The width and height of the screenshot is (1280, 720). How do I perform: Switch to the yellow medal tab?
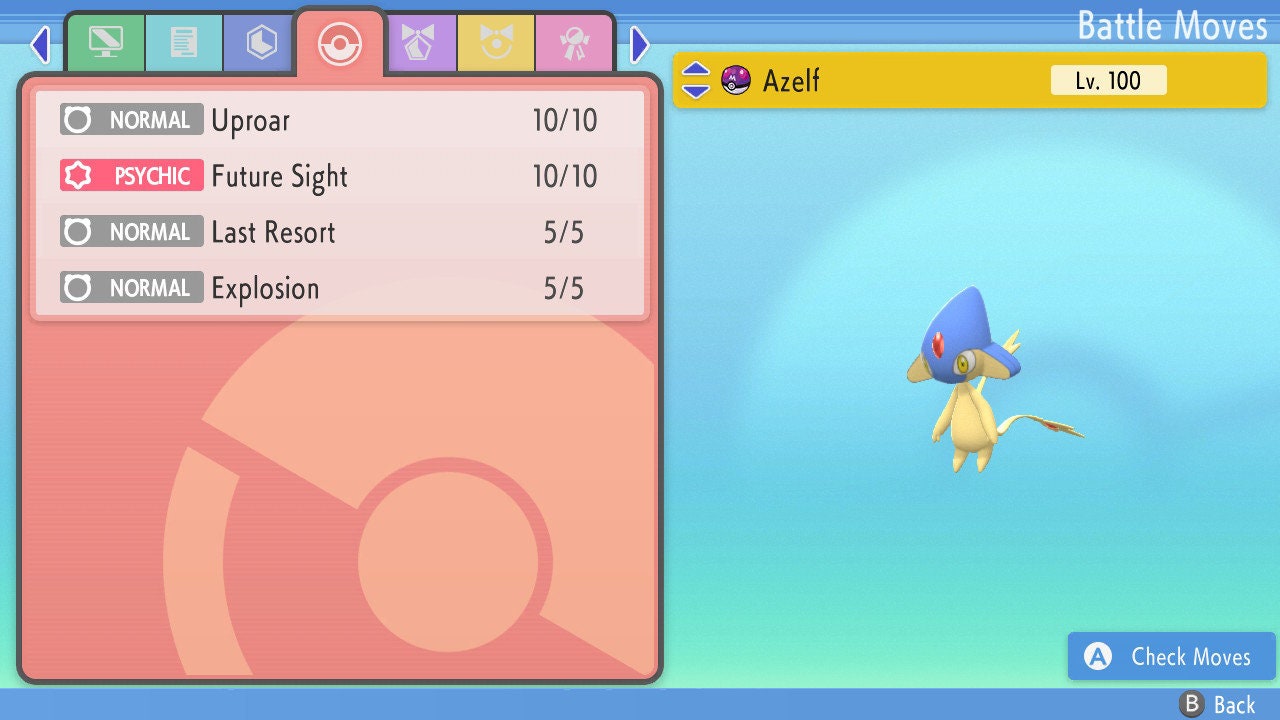coord(496,43)
